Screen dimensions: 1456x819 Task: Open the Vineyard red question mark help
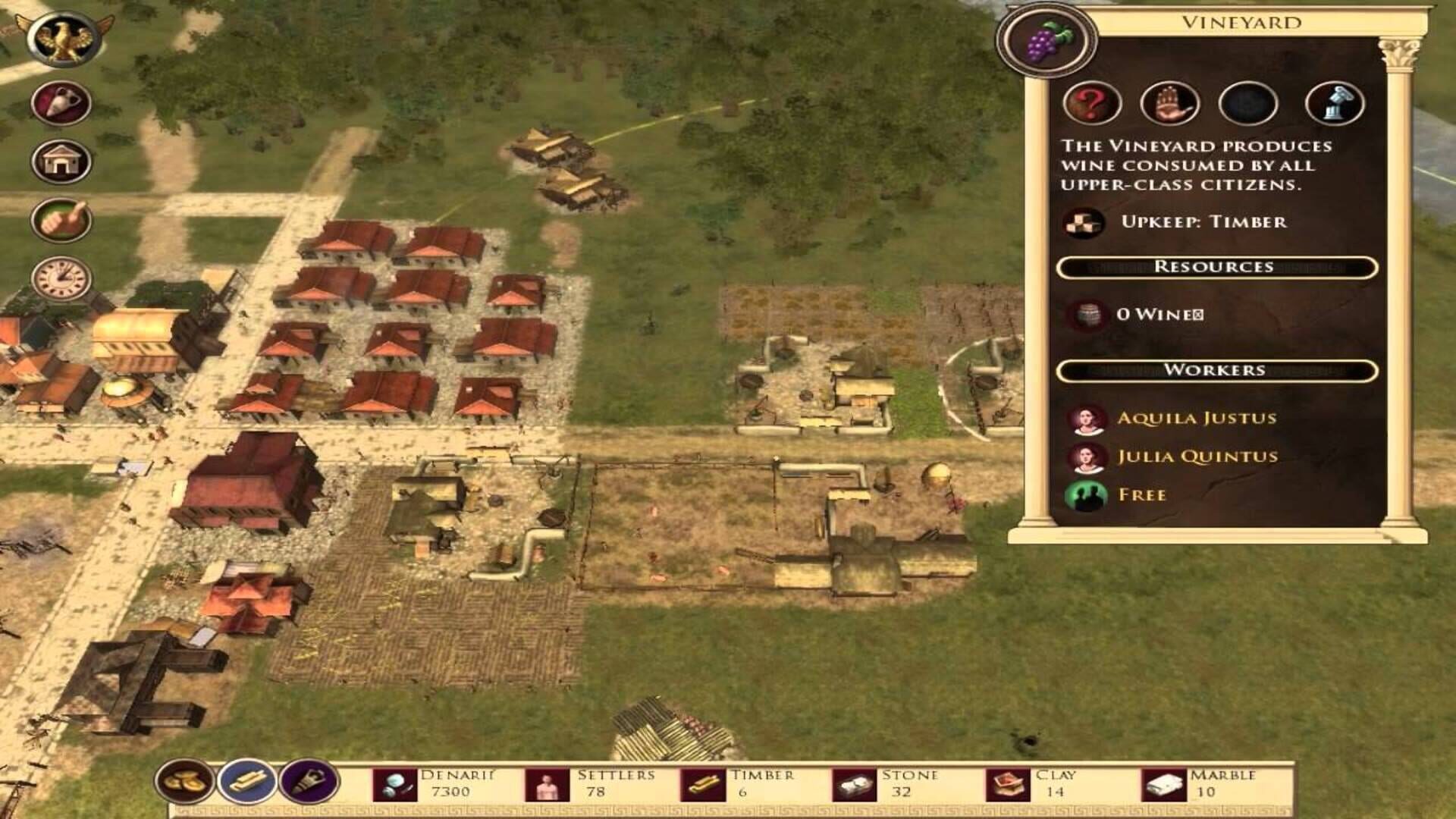click(1092, 104)
